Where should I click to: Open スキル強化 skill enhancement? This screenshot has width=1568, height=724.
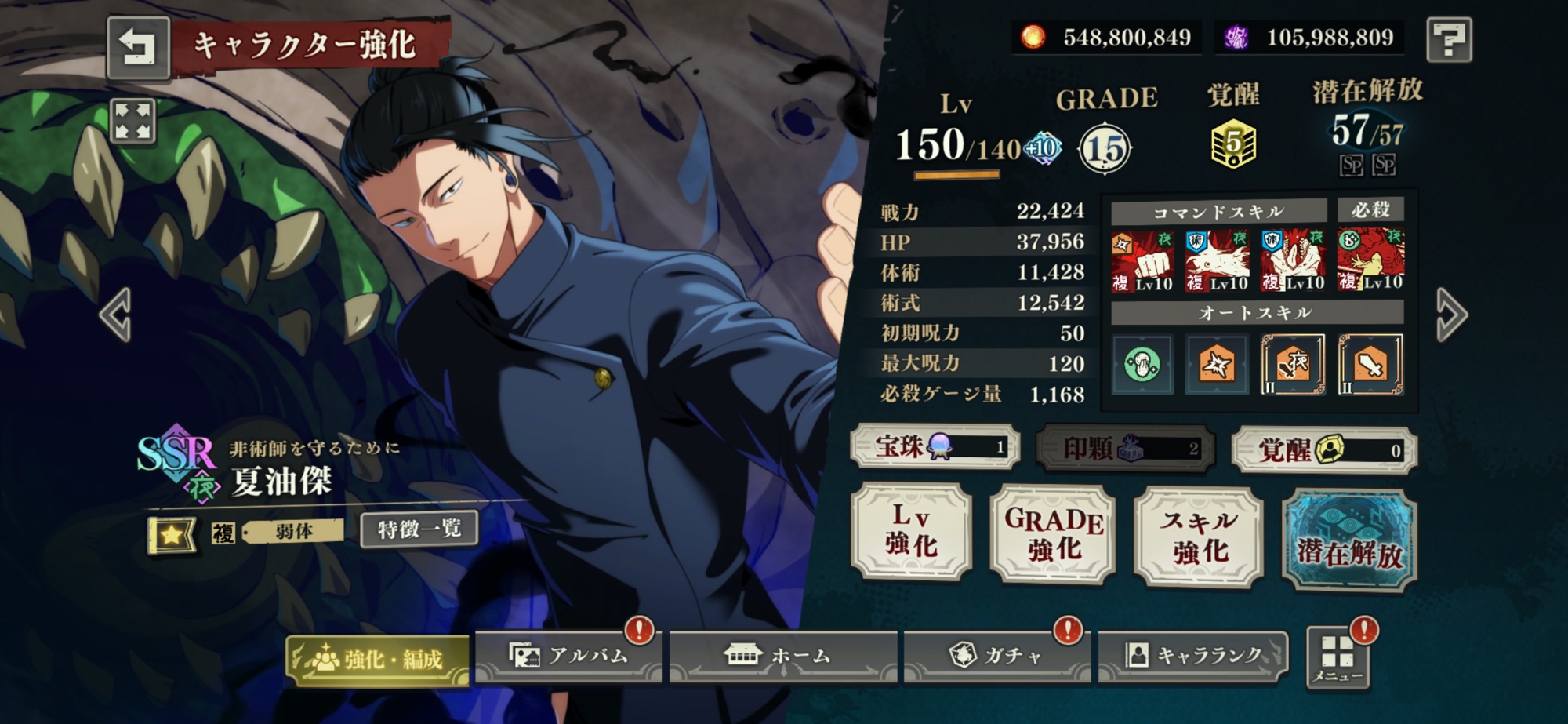(x=1199, y=536)
